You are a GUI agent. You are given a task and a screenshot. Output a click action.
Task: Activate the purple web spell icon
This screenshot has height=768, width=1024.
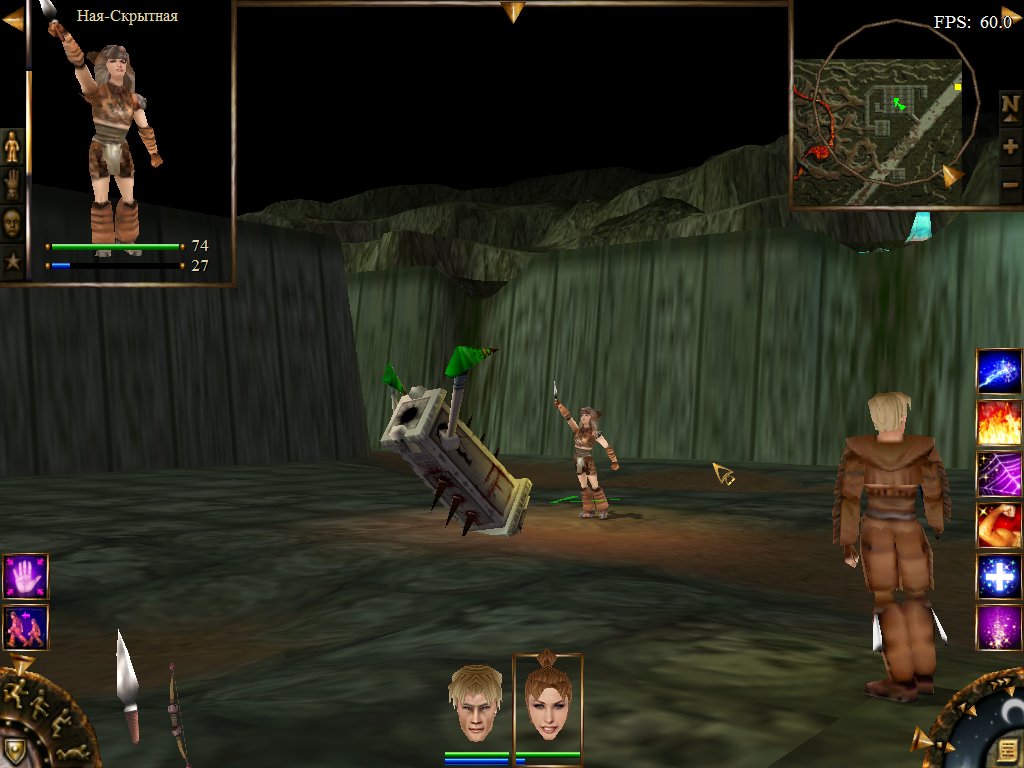998,474
